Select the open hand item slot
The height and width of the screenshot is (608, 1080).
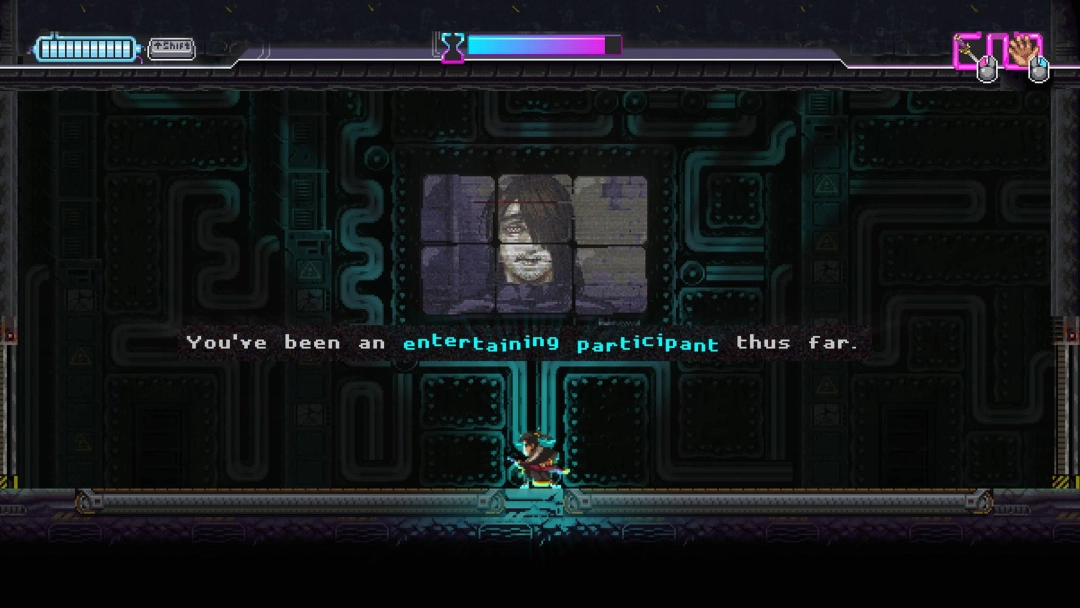[x=1021, y=49]
